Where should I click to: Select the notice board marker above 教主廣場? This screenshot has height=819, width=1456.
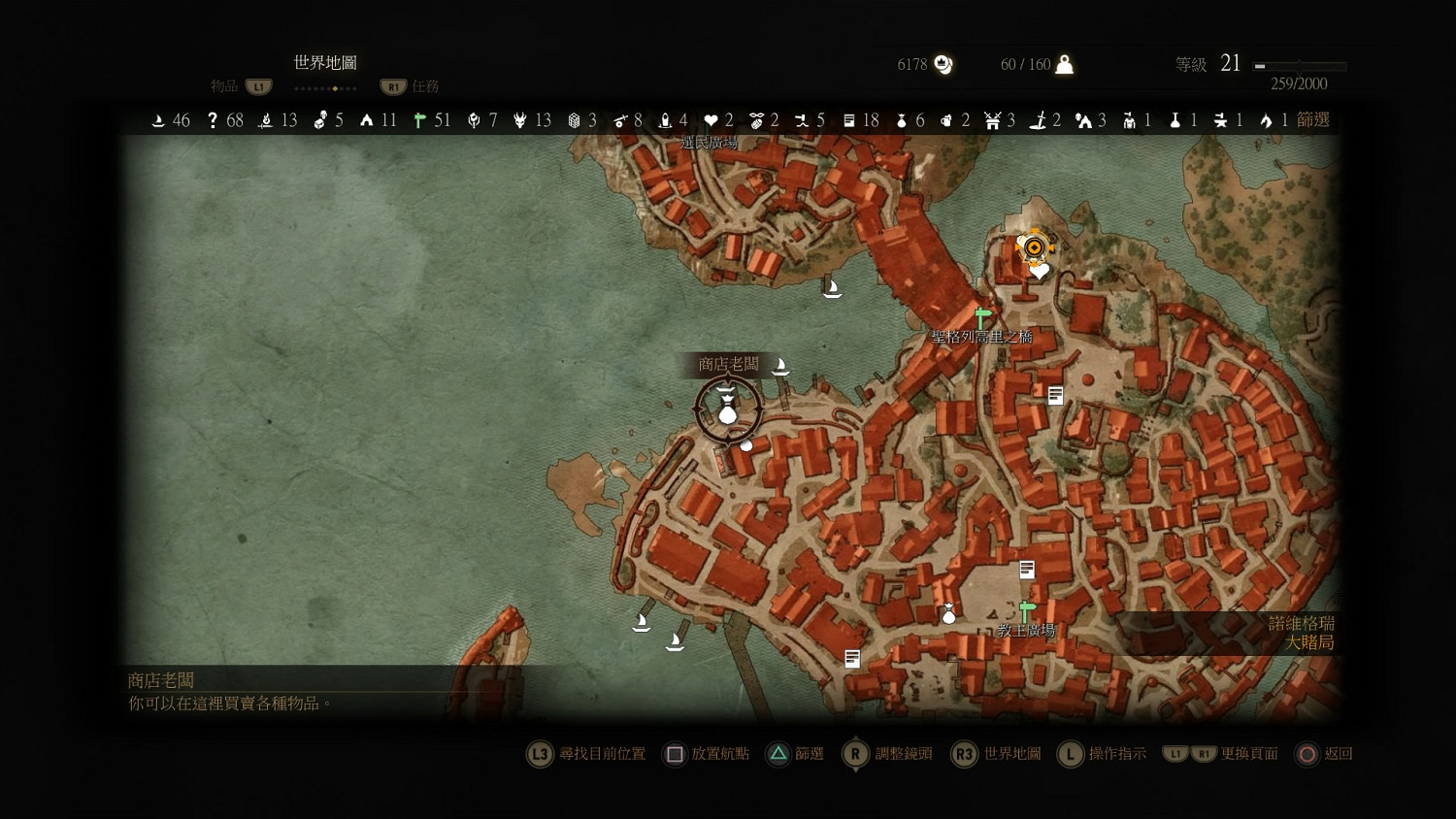(1027, 570)
